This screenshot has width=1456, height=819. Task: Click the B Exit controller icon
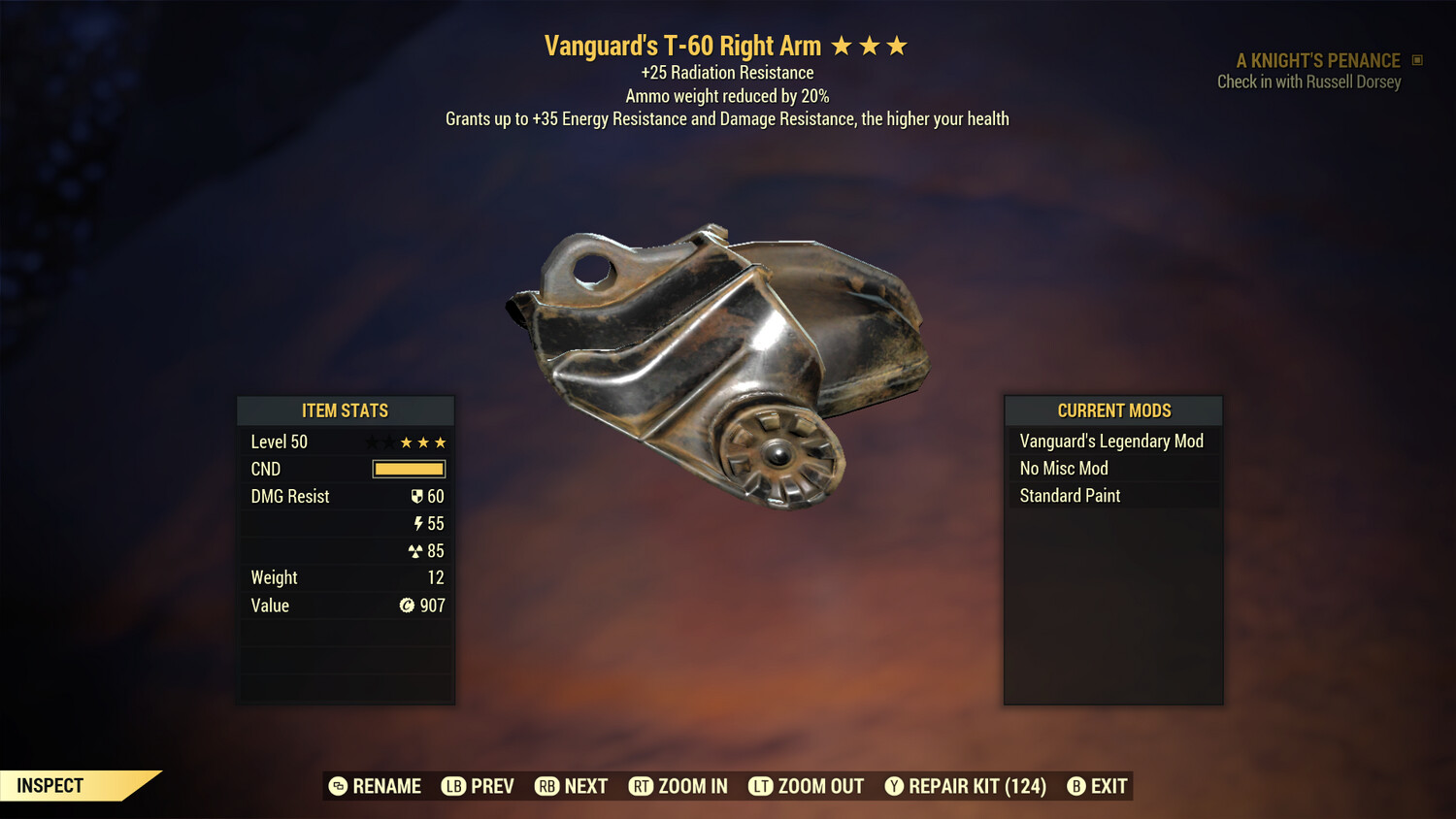tap(1075, 786)
